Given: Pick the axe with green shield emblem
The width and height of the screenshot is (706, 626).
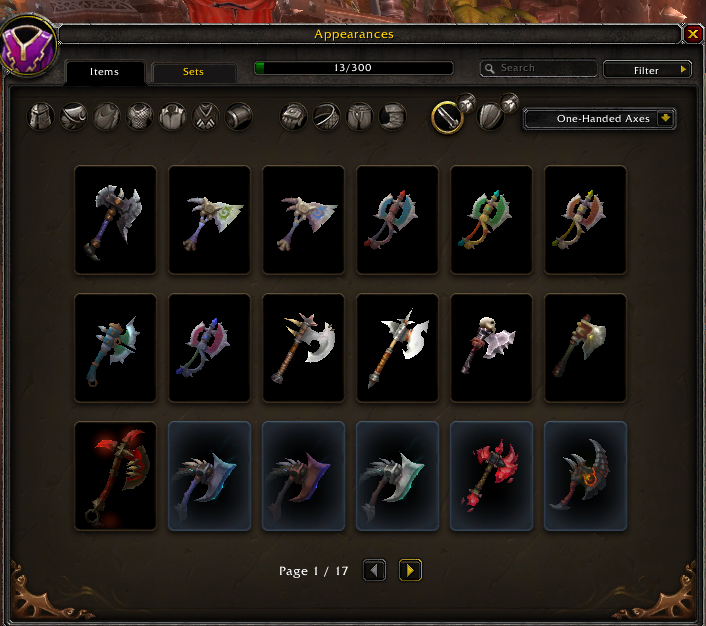Looking at the screenshot, I should (209, 220).
